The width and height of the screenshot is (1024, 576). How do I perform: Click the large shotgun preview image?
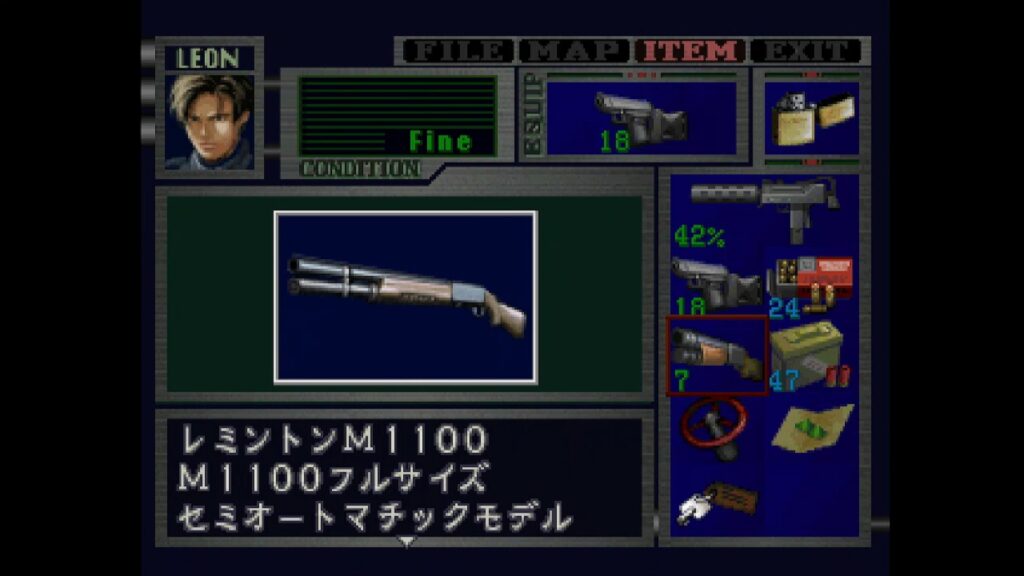pos(405,297)
